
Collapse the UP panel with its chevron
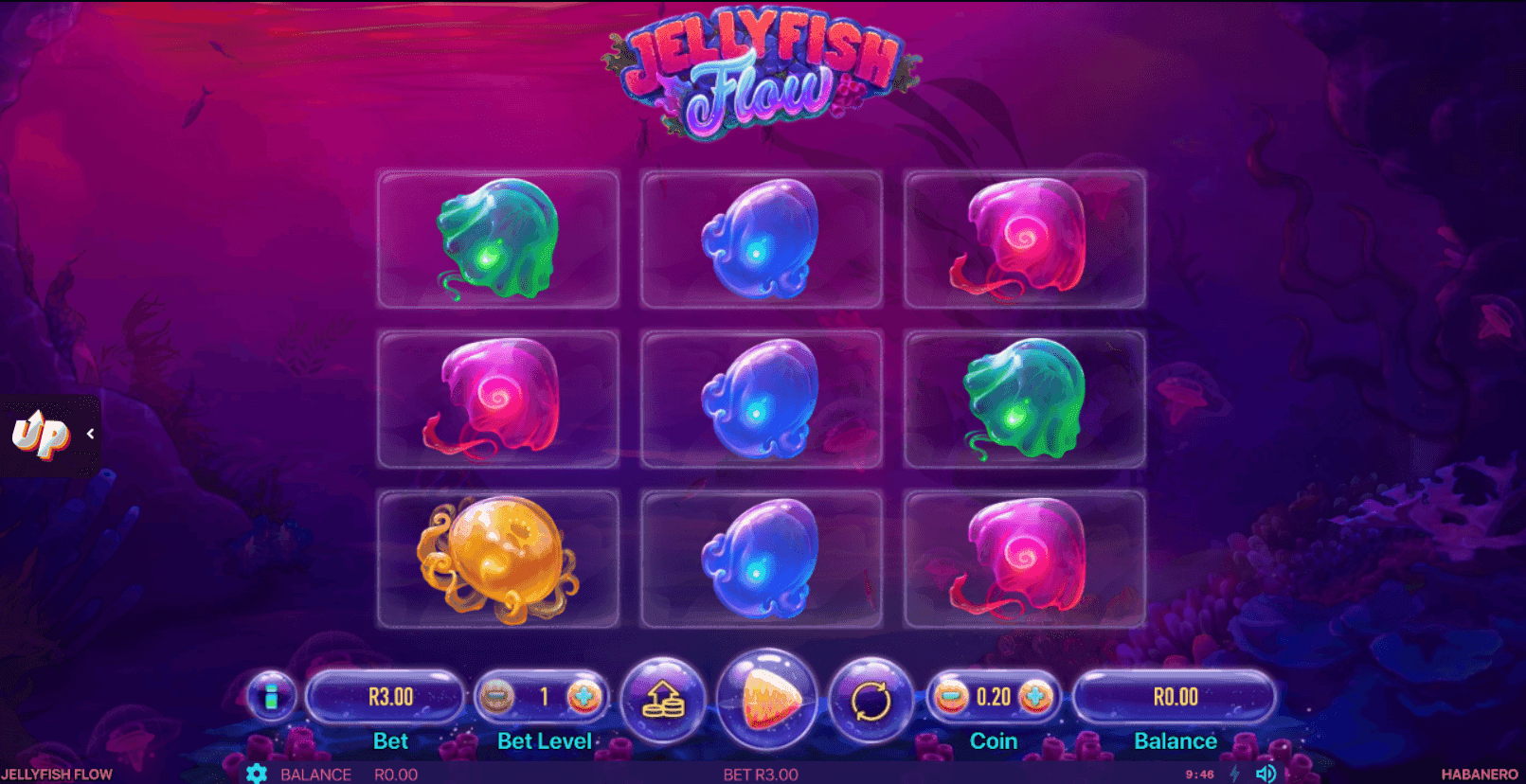point(90,433)
